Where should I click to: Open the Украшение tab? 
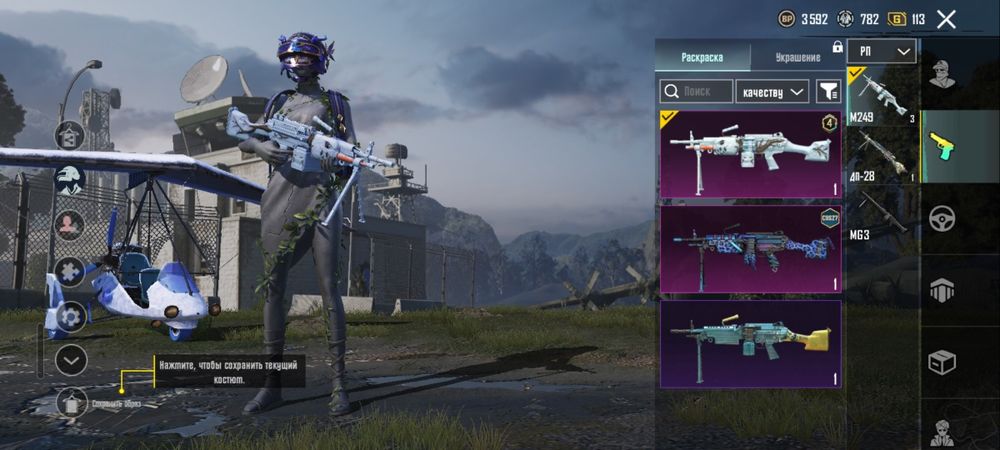(x=797, y=57)
